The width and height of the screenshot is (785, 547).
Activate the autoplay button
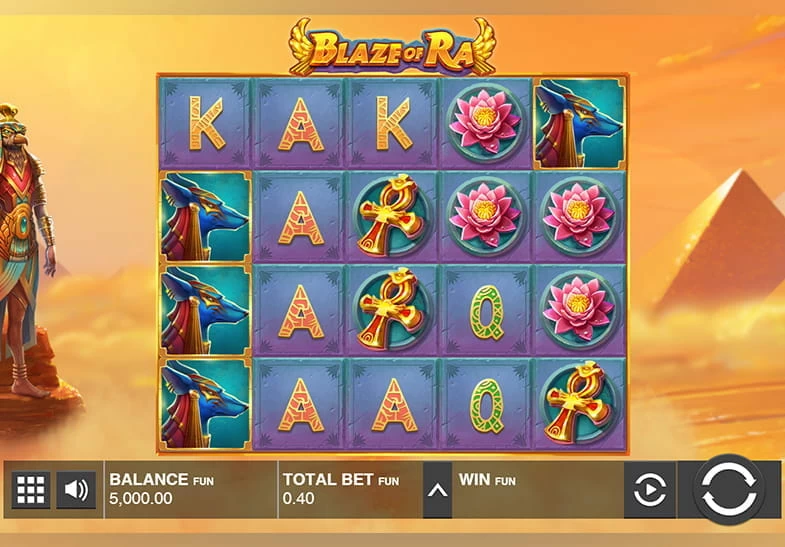click(x=650, y=490)
